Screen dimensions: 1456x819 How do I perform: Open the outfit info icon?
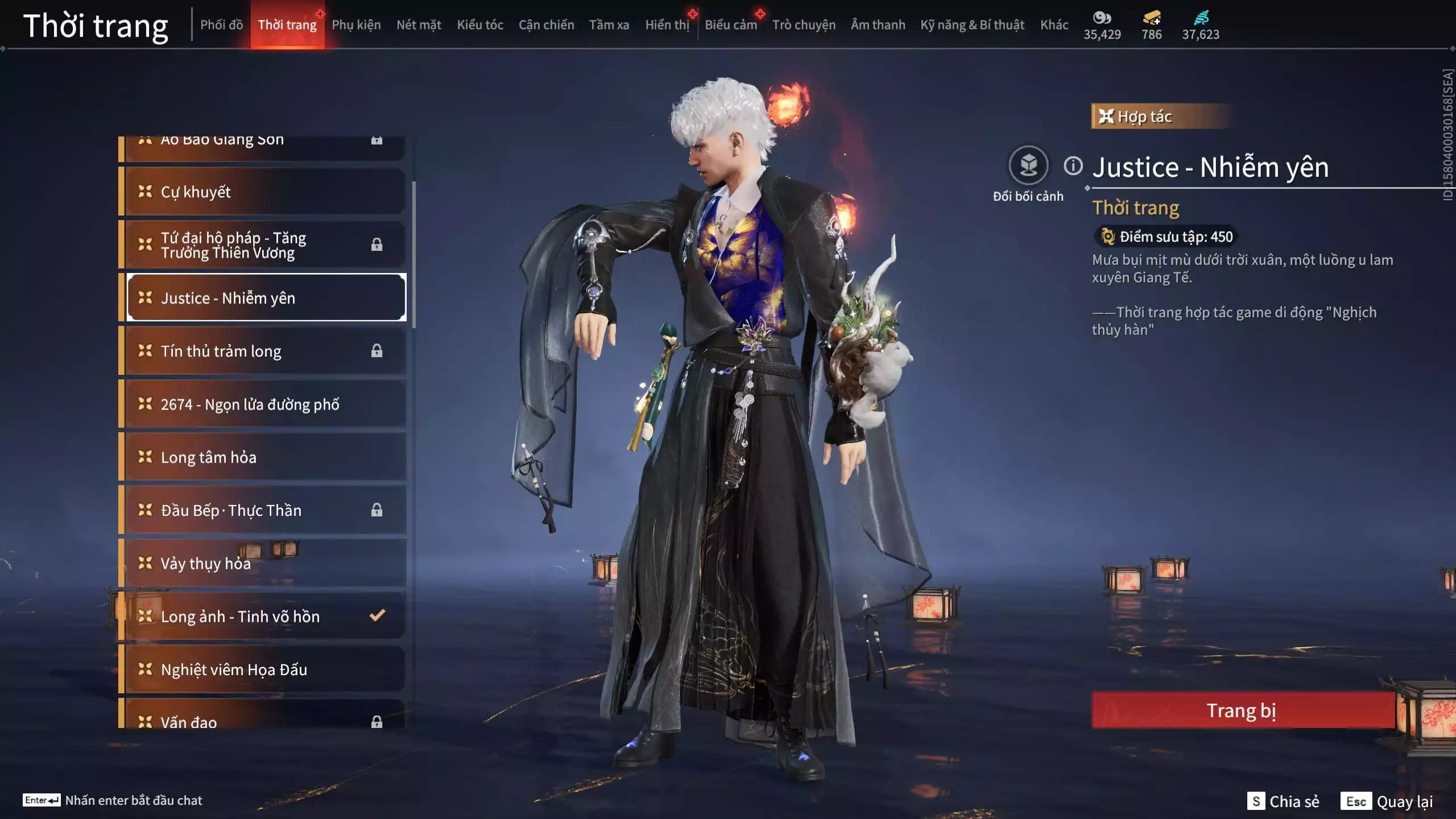[x=1073, y=166]
